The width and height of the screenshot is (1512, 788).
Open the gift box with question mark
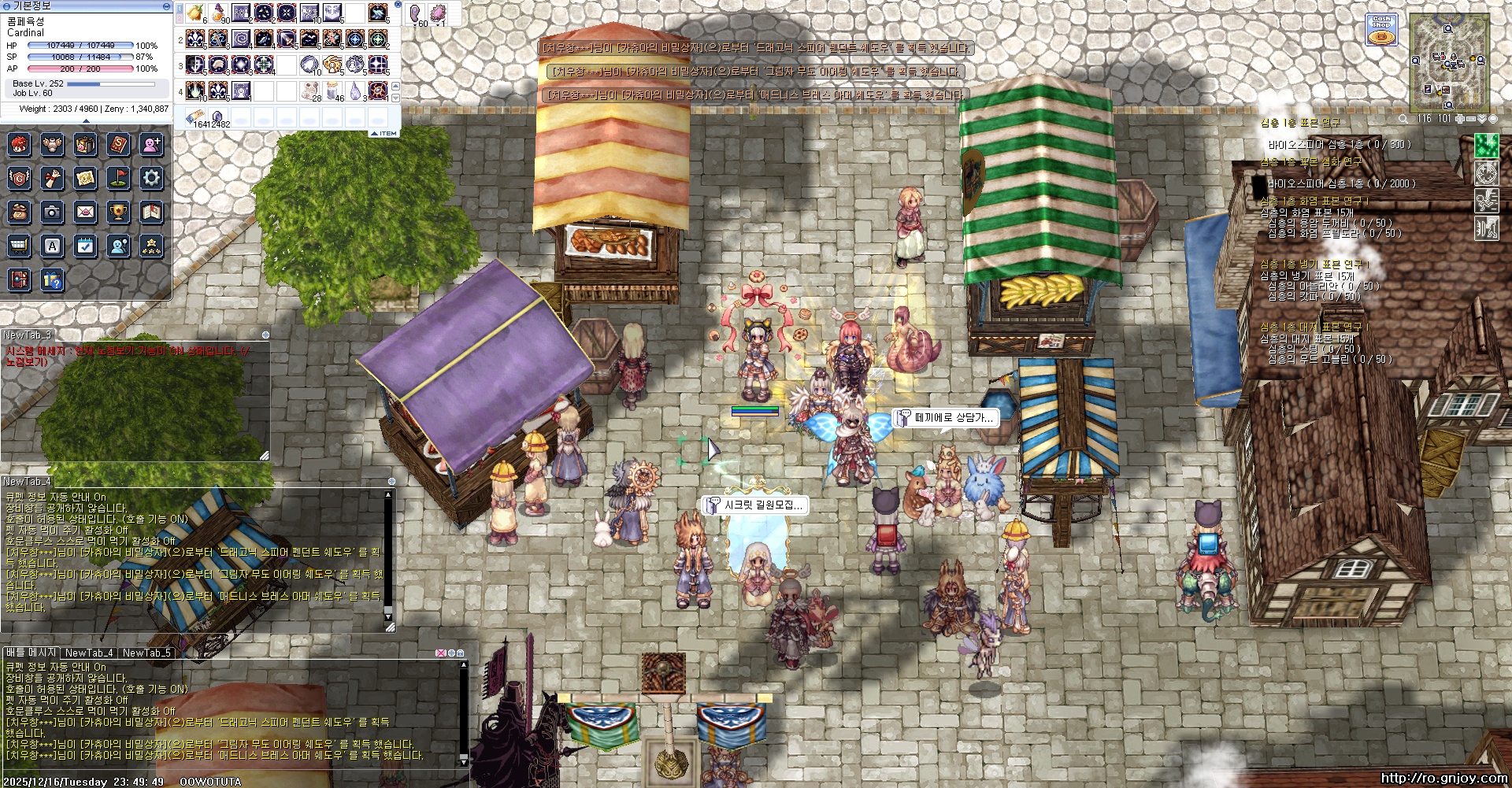[52, 280]
